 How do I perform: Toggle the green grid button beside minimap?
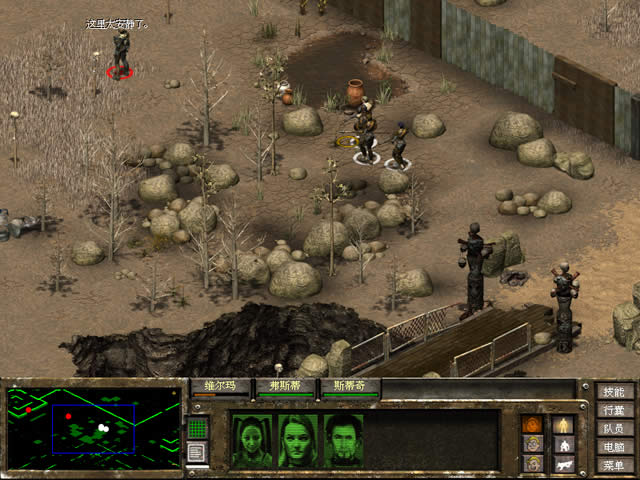click(197, 428)
